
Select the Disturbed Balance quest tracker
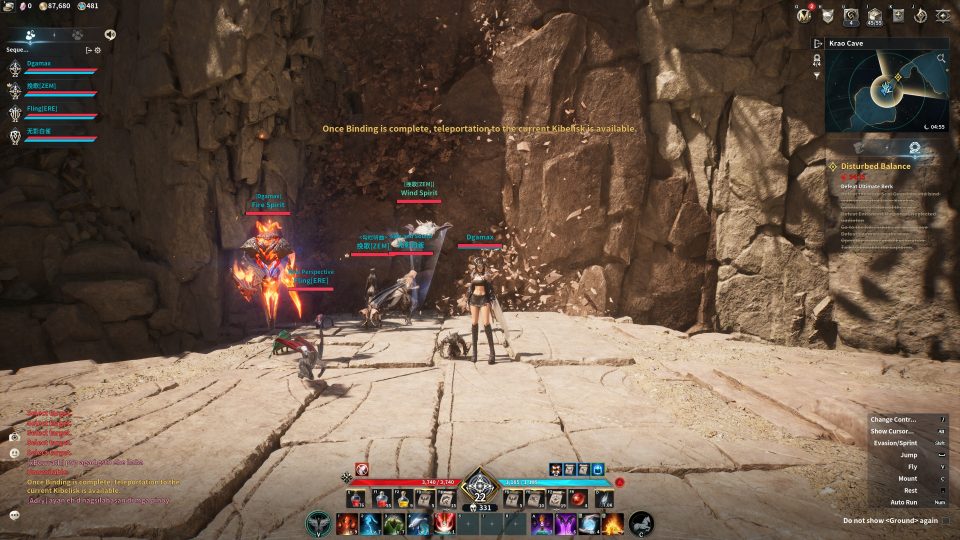(875, 166)
